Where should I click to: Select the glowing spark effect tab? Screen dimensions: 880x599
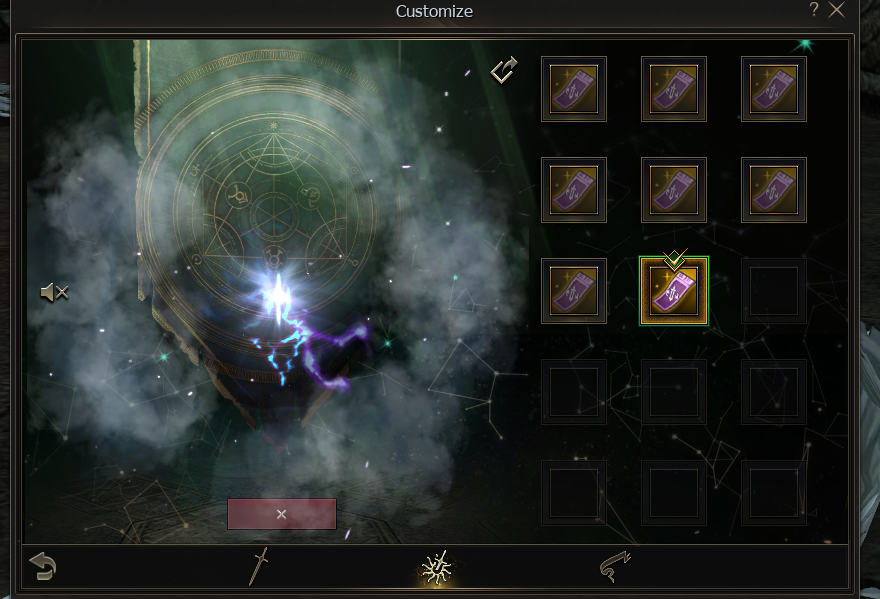[437, 568]
